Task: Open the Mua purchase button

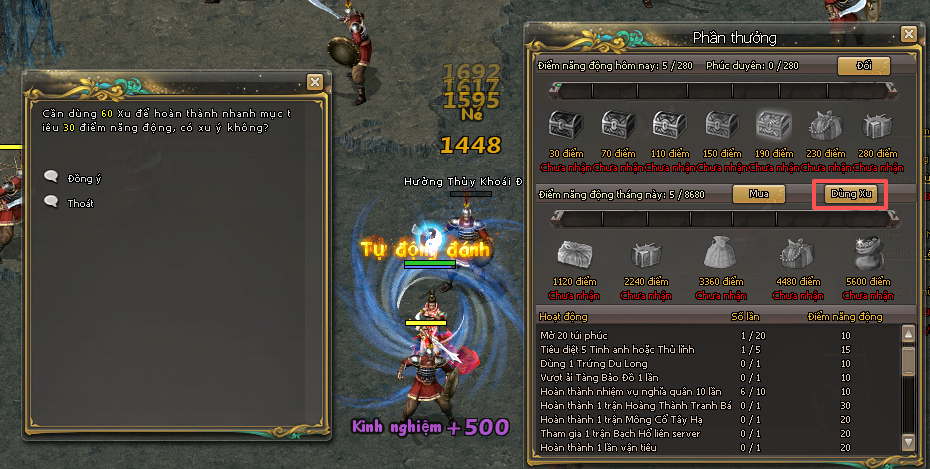Action: (759, 193)
